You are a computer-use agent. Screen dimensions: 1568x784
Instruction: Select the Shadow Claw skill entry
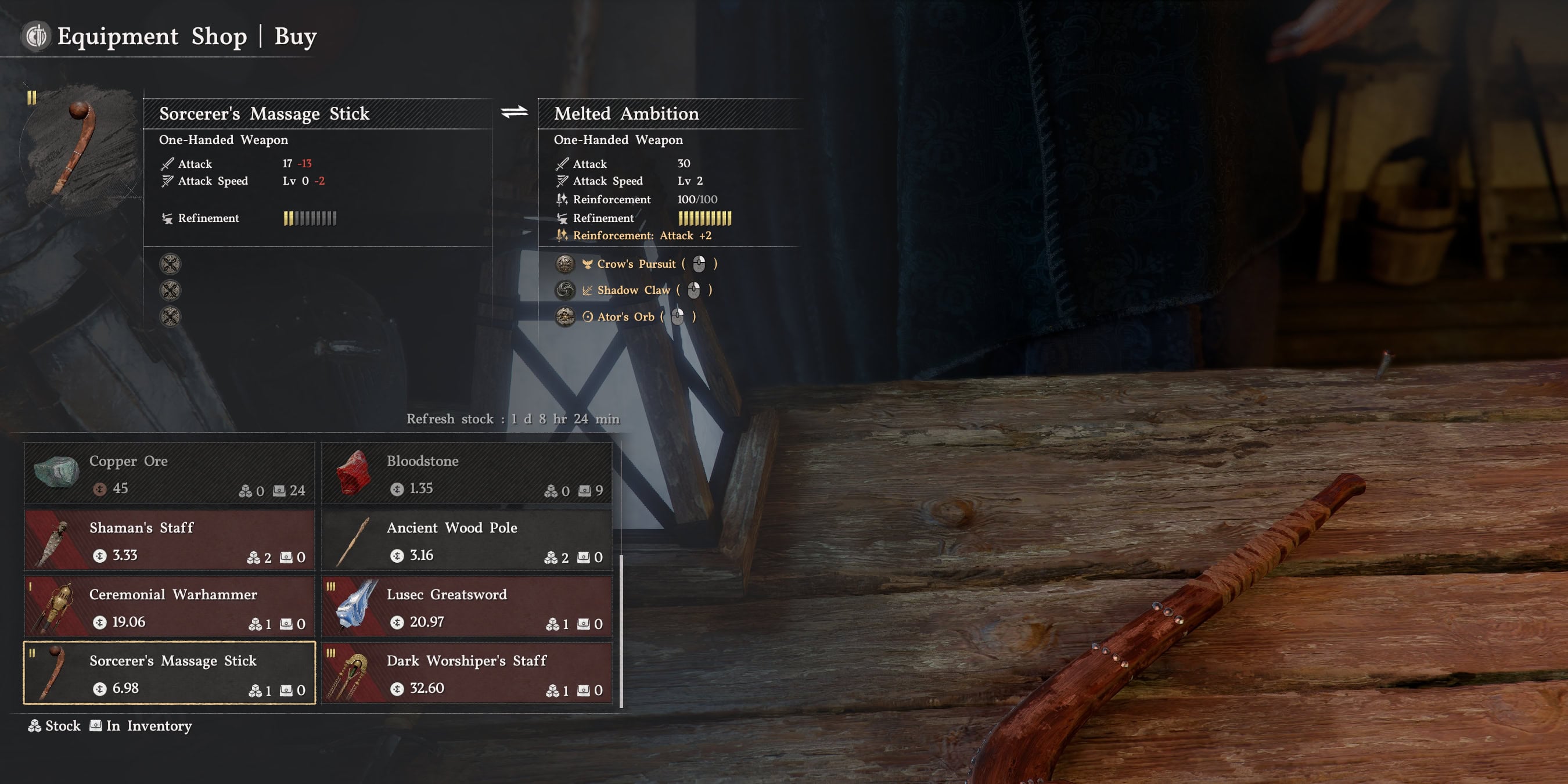633,290
